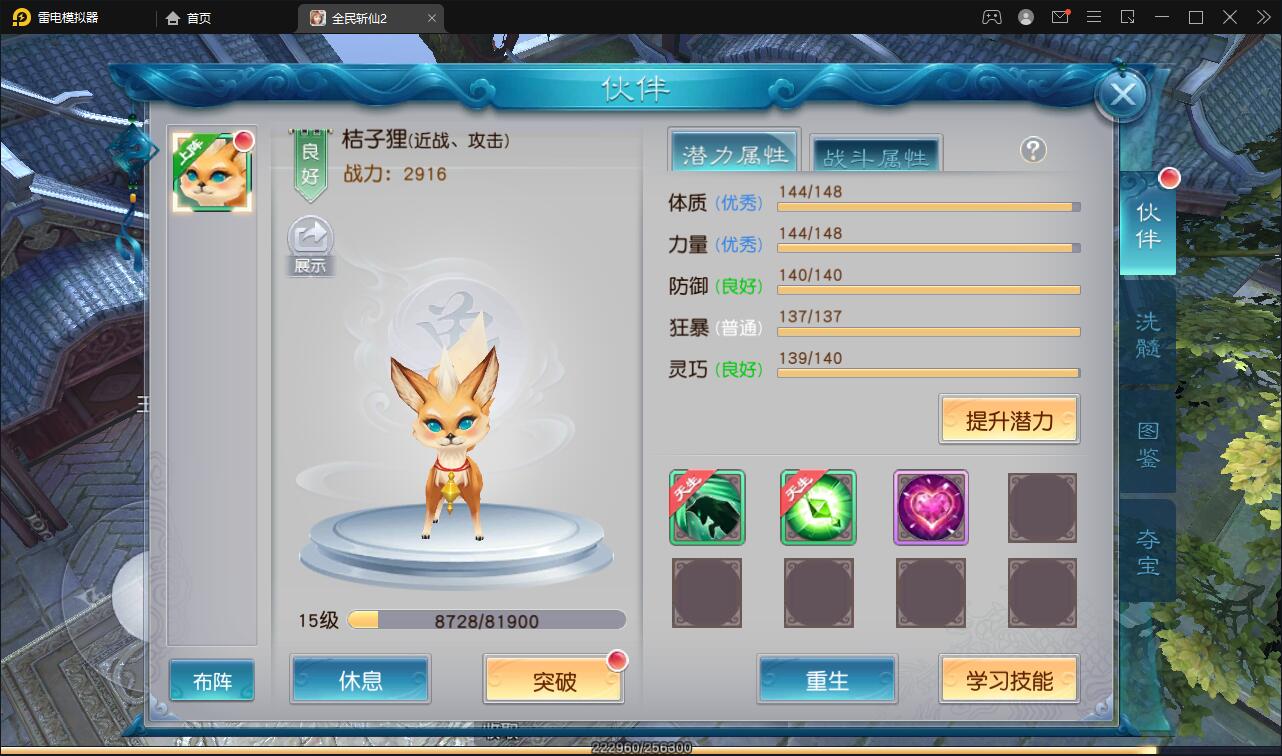Image resolution: width=1282 pixels, height=756 pixels.
Task: Click the 重生 rebirth button
Action: [827, 678]
